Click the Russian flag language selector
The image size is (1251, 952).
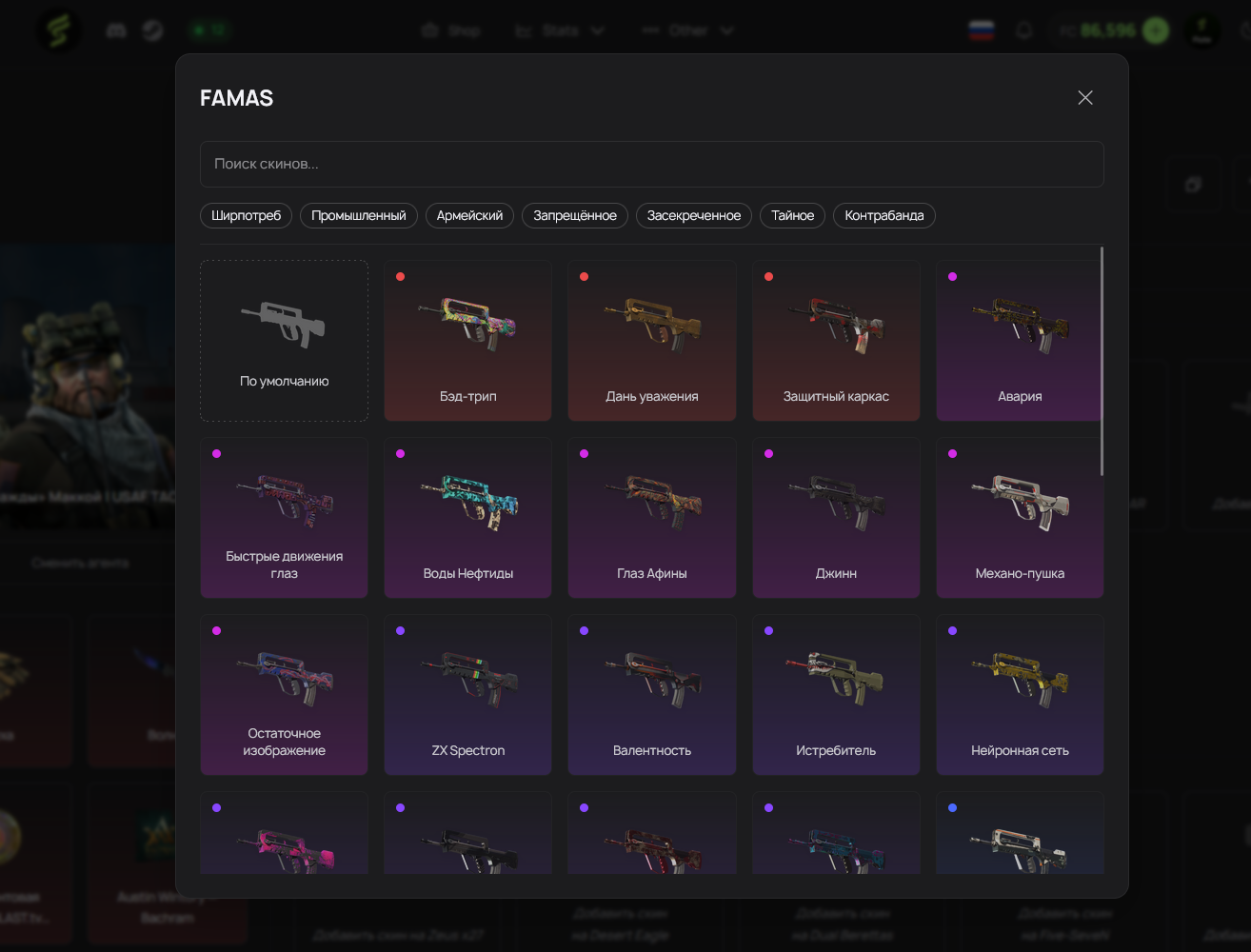click(981, 30)
